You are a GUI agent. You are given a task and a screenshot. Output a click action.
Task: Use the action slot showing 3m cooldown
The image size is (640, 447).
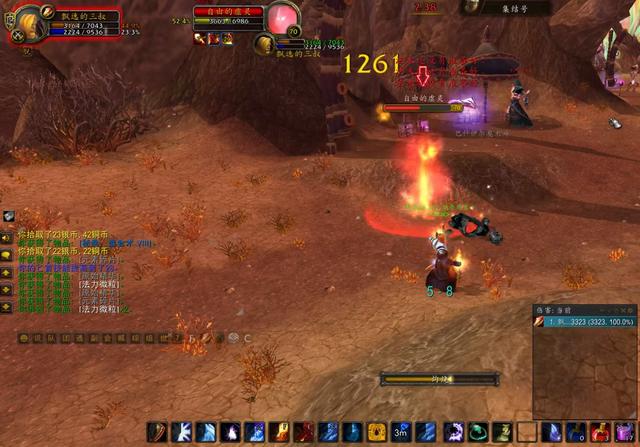(x=401, y=432)
